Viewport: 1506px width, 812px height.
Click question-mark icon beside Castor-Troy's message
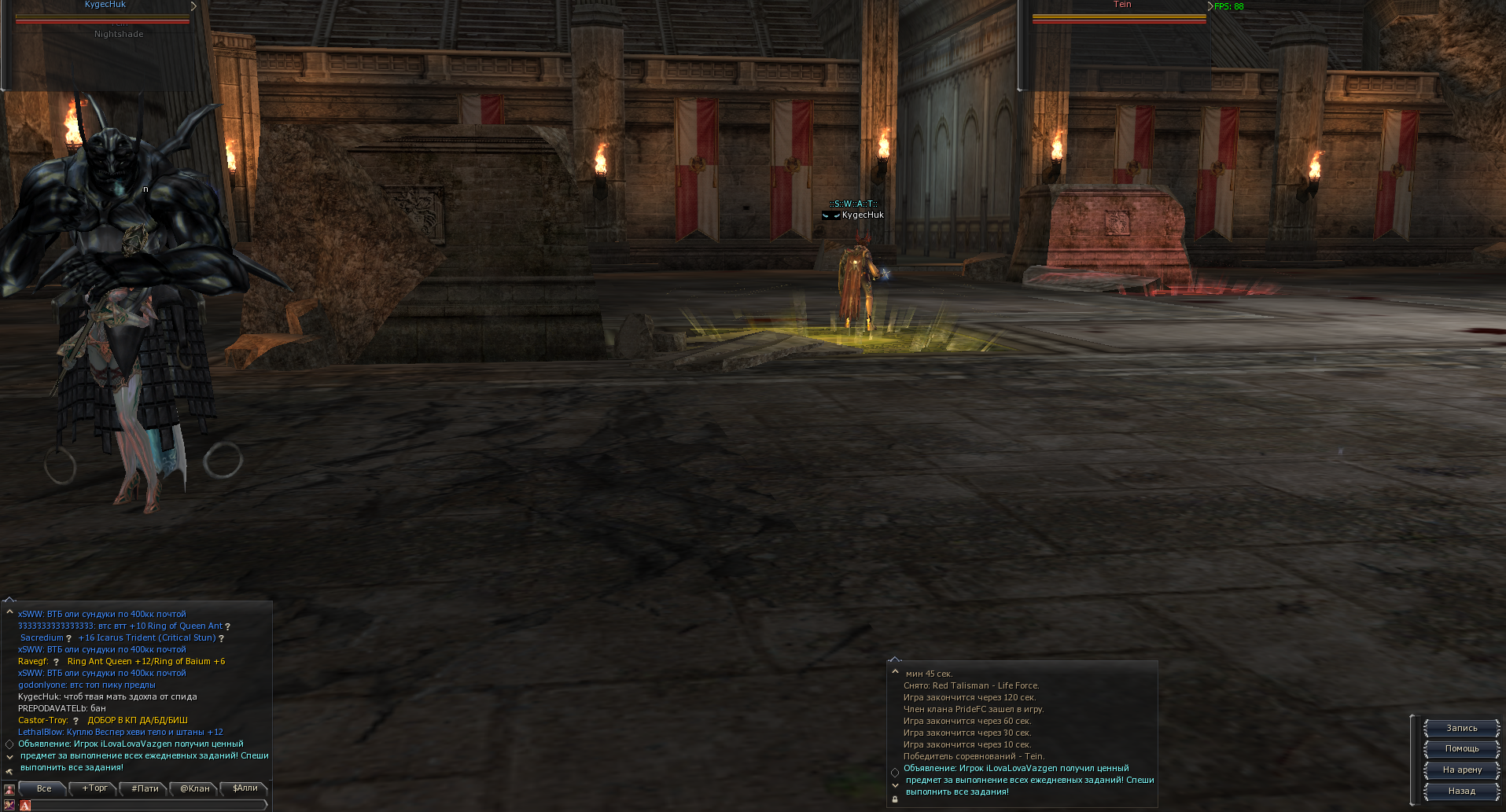[76, 720]
